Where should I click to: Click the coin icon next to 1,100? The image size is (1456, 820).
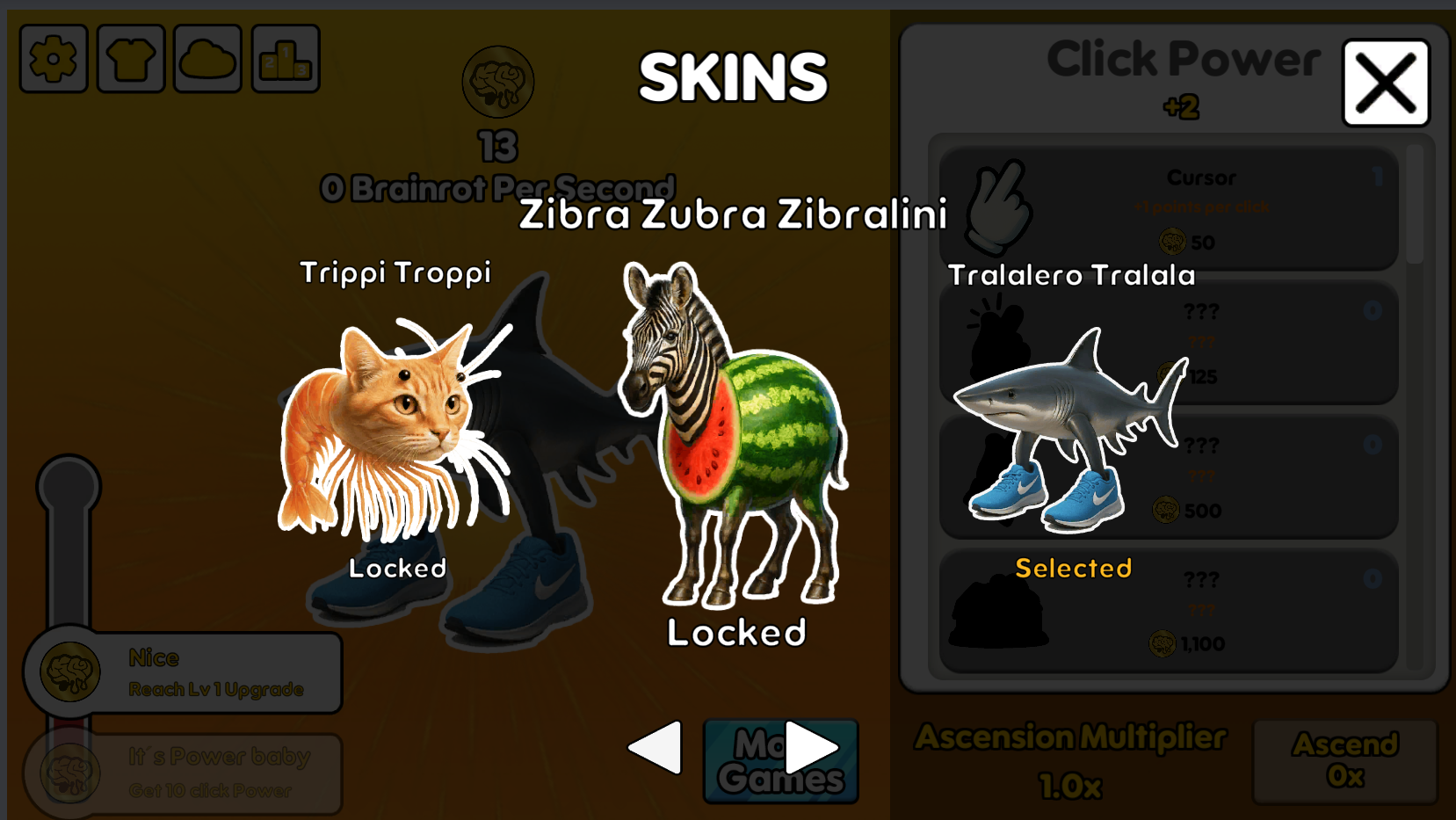tap(1162, 643)
